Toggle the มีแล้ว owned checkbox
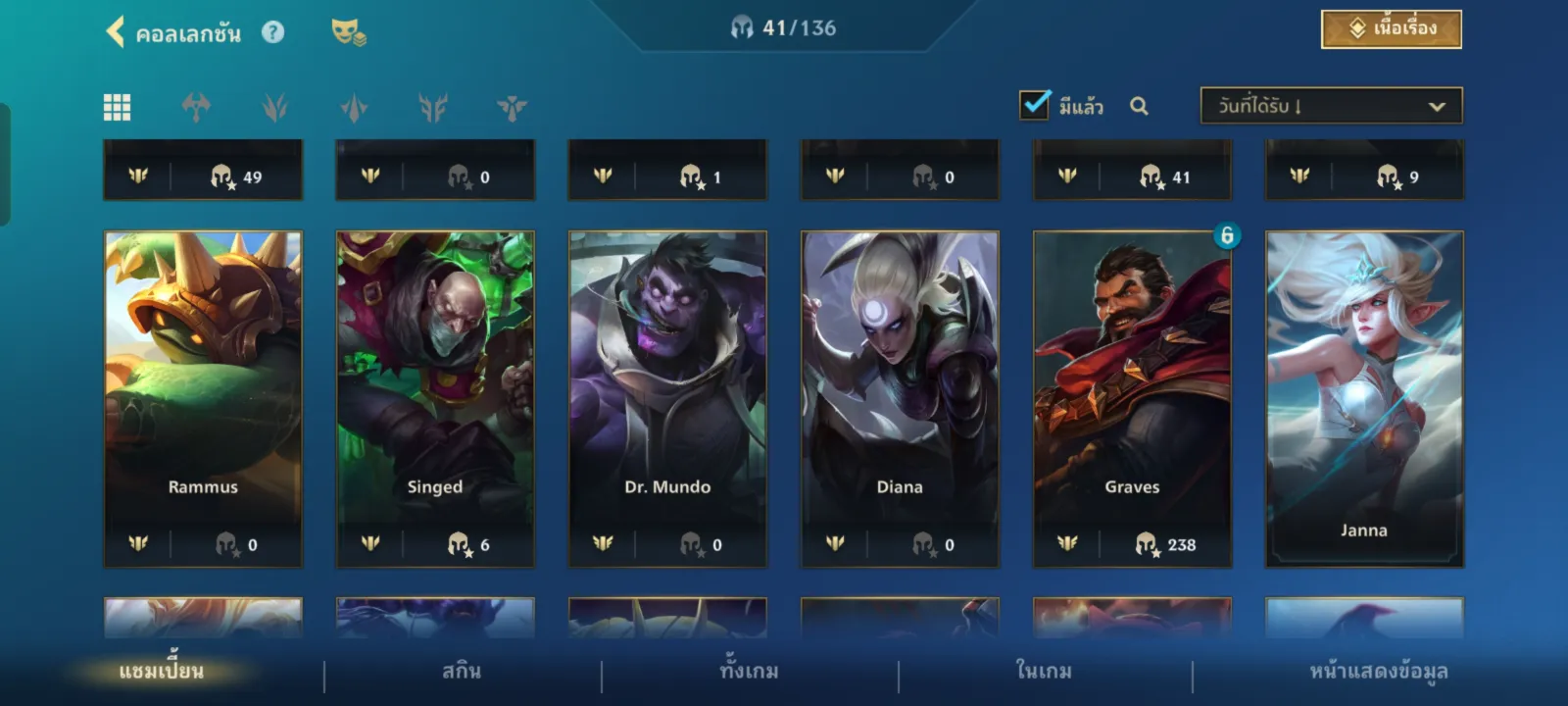Viewport: 1568px width, 706px height. [1035, 105]
